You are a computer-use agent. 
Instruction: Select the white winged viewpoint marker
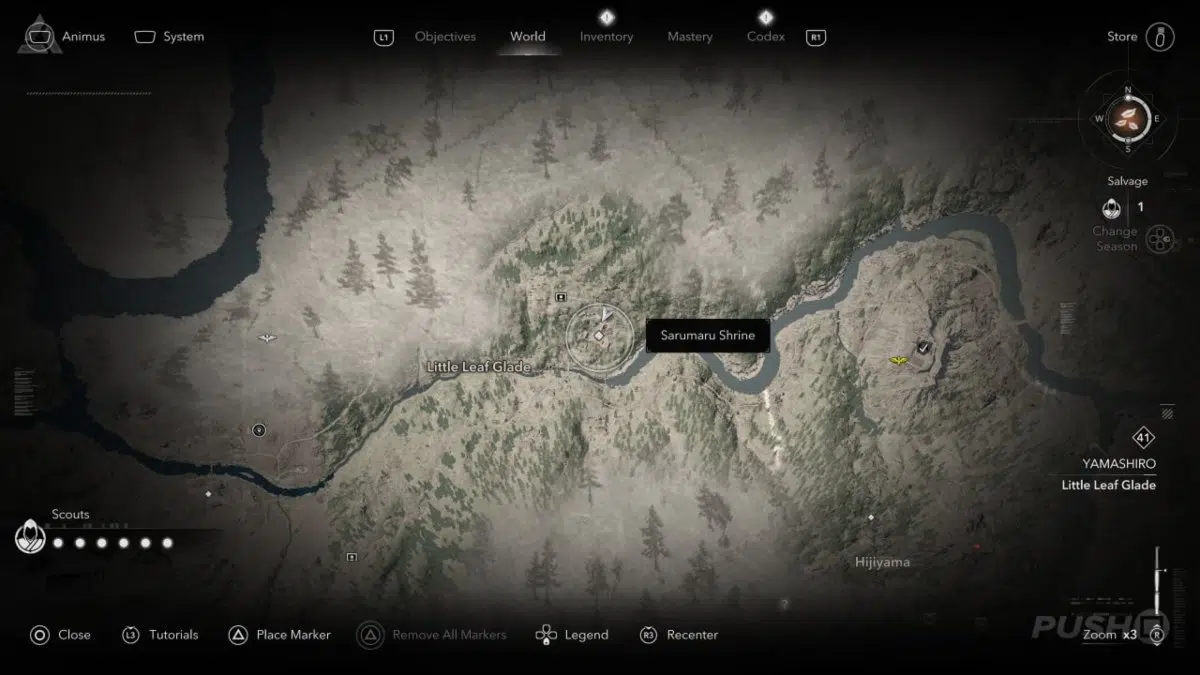pos(267,338)
